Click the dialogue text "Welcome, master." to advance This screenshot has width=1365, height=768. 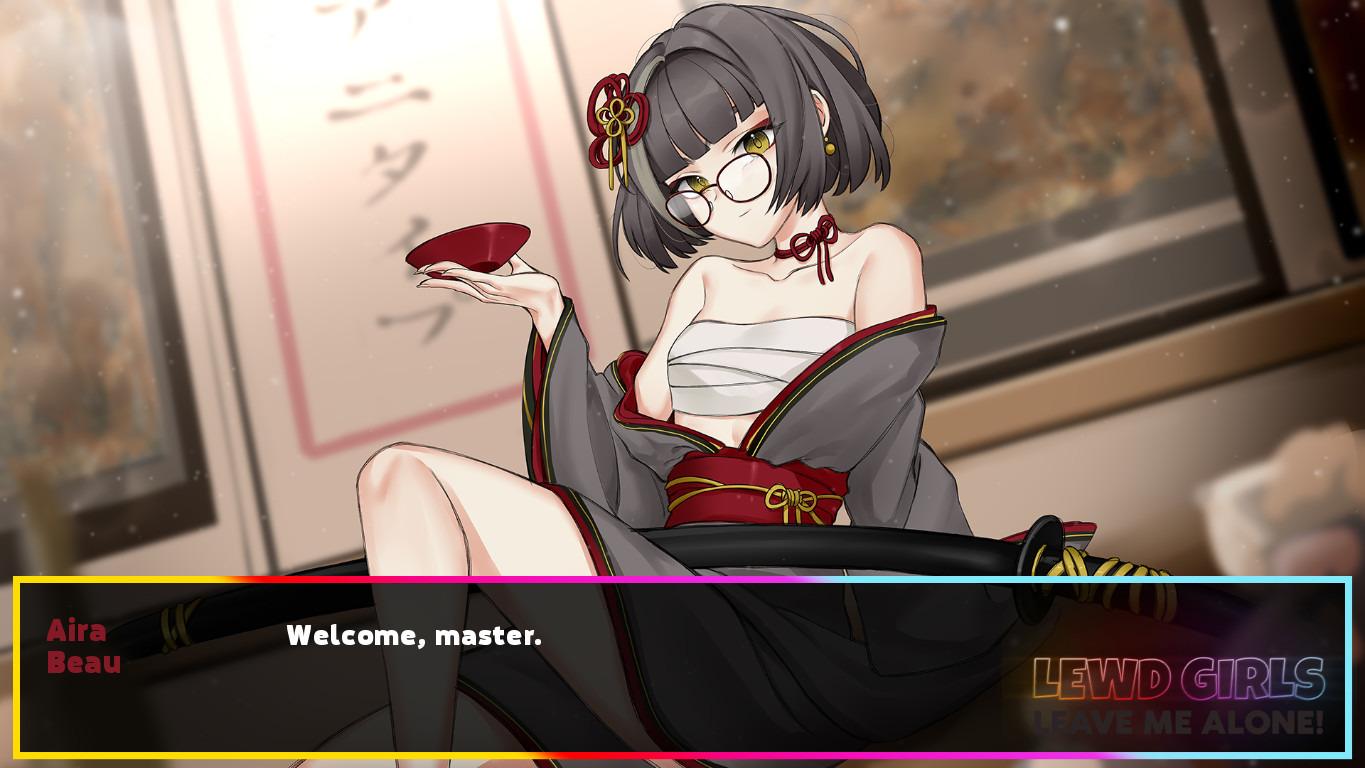click(x=413, y=633)
